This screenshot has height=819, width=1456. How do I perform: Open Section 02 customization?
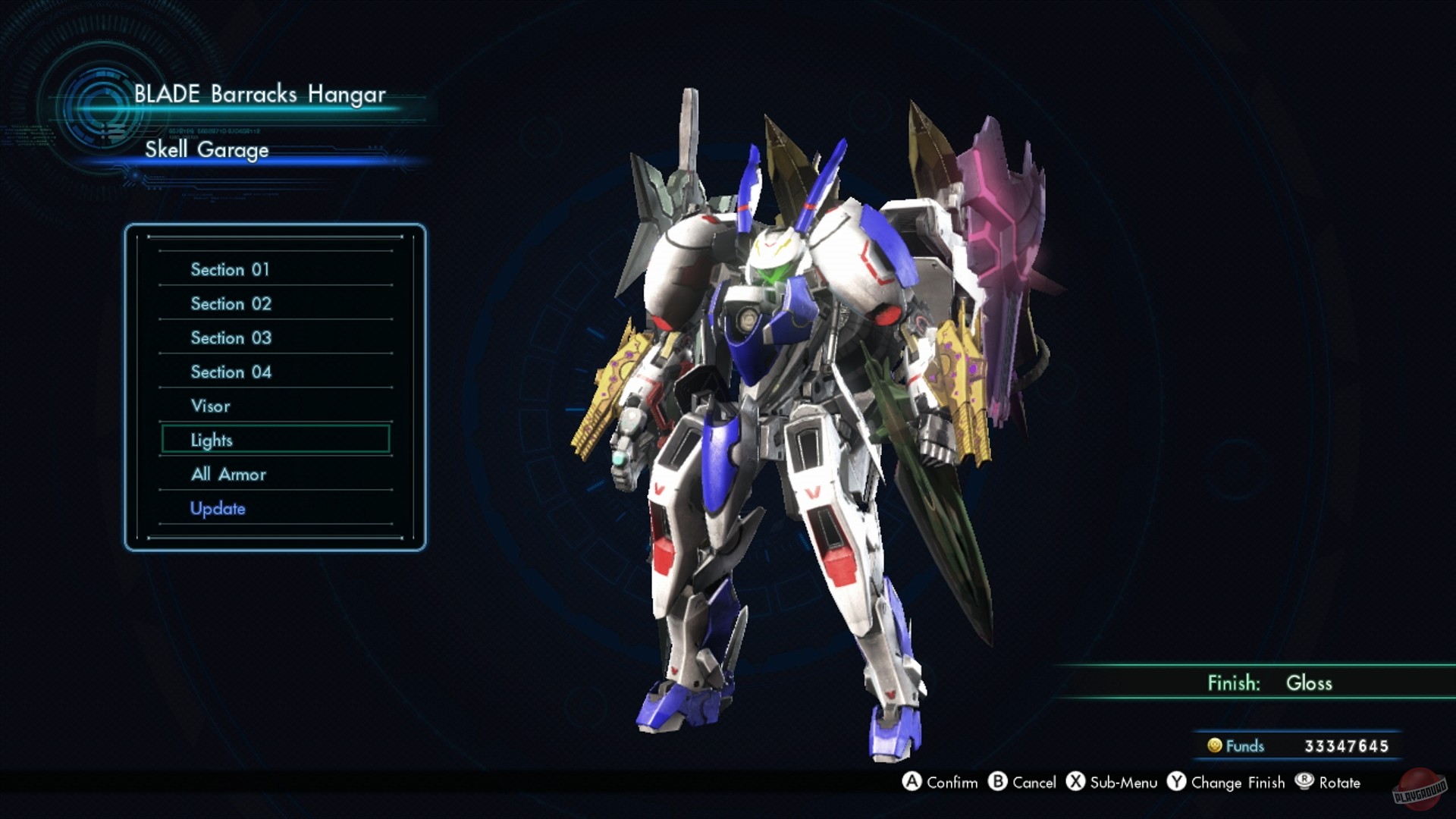(230, 304)
